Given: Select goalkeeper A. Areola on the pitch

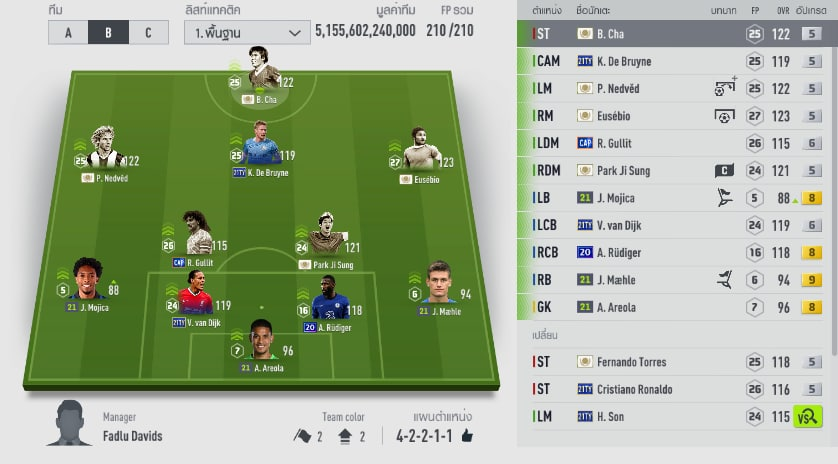Looking at the screenshot, I should tap(261, 345).
